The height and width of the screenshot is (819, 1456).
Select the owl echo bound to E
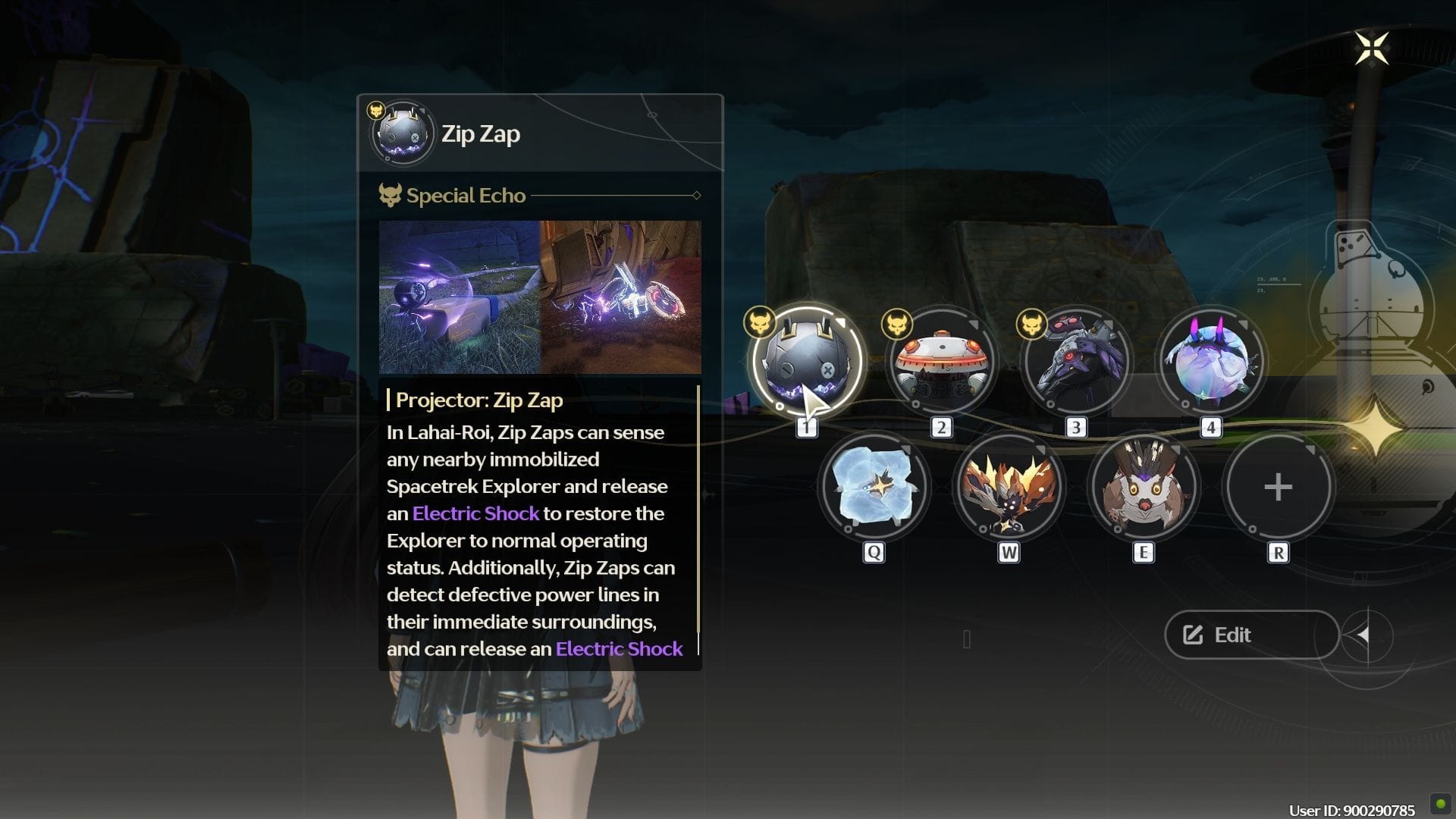click(1144, 488)
